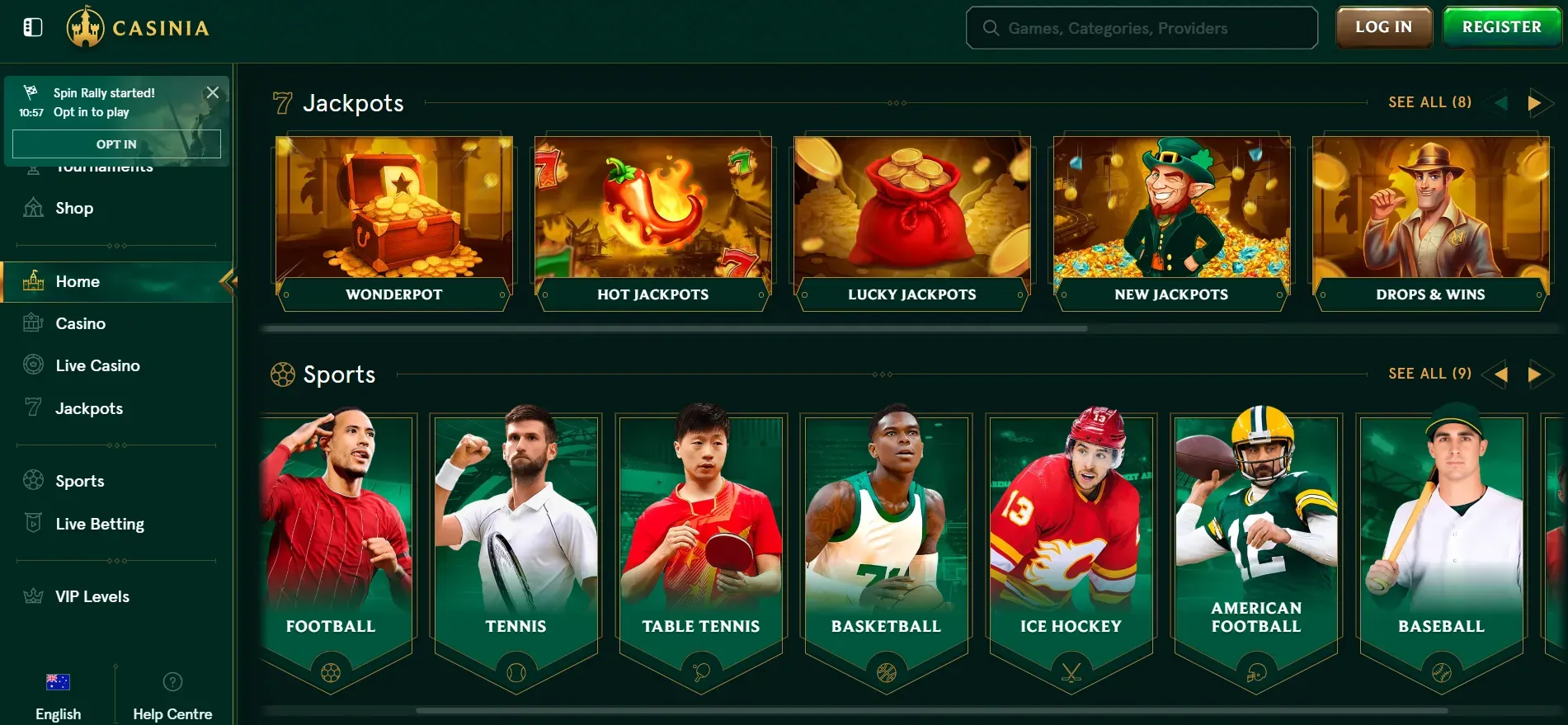Choose the Ice Hockey sport card
Screen dimensions: 1568x725
point(1071,544)
